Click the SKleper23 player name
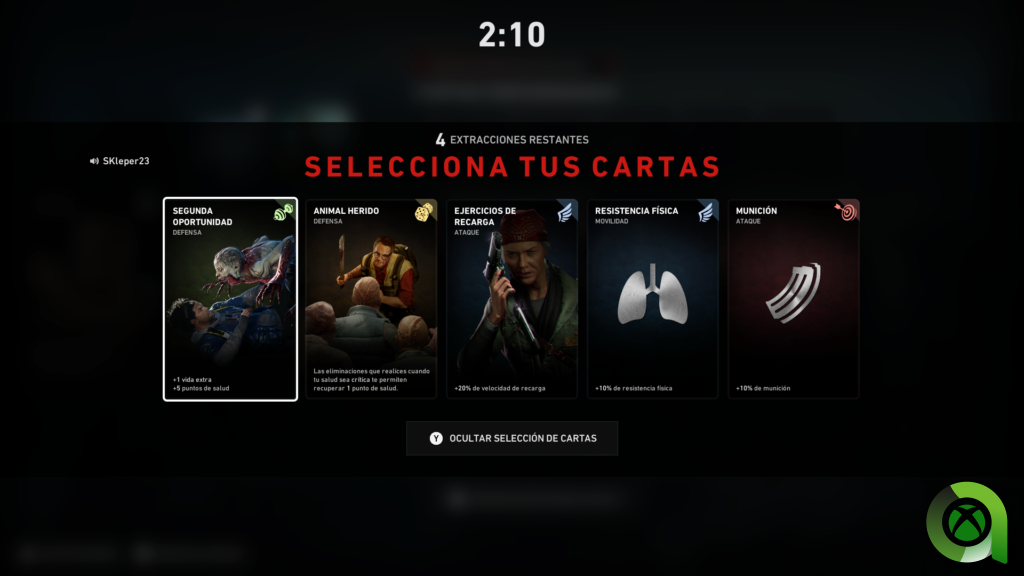 click(x=125, y=161)
